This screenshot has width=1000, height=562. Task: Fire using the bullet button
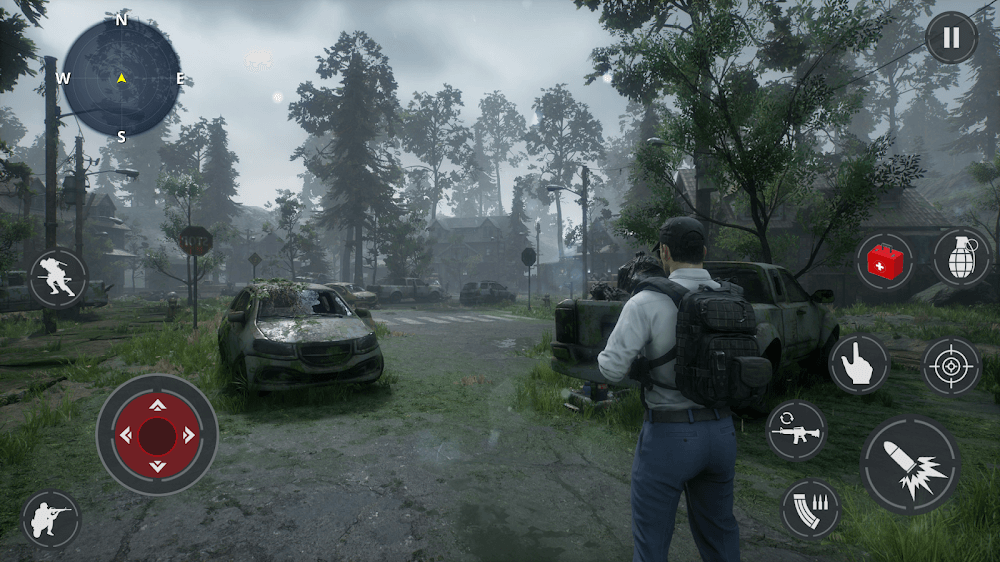(910, 466)
